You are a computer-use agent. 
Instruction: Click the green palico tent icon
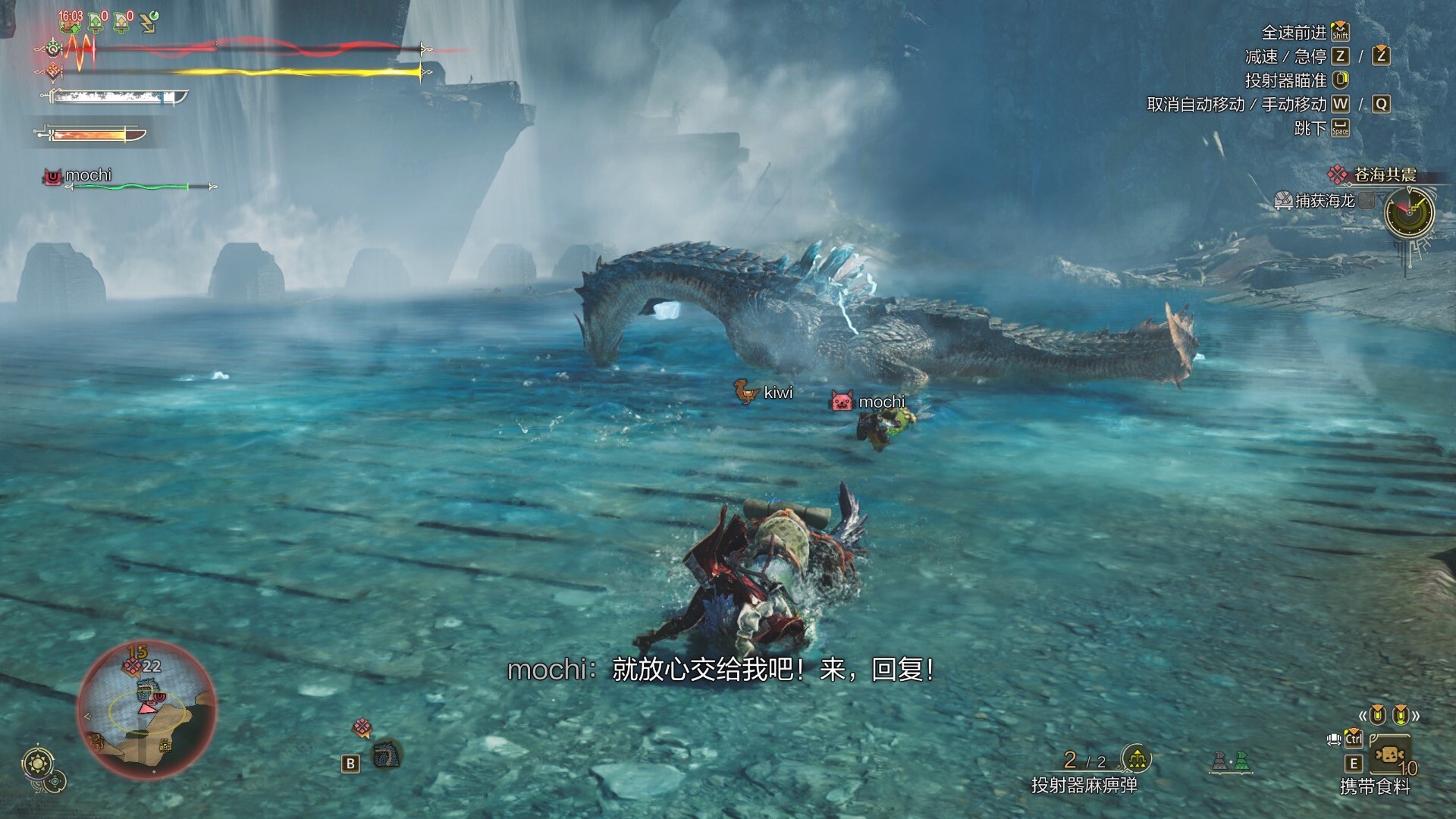(1241, 761)
